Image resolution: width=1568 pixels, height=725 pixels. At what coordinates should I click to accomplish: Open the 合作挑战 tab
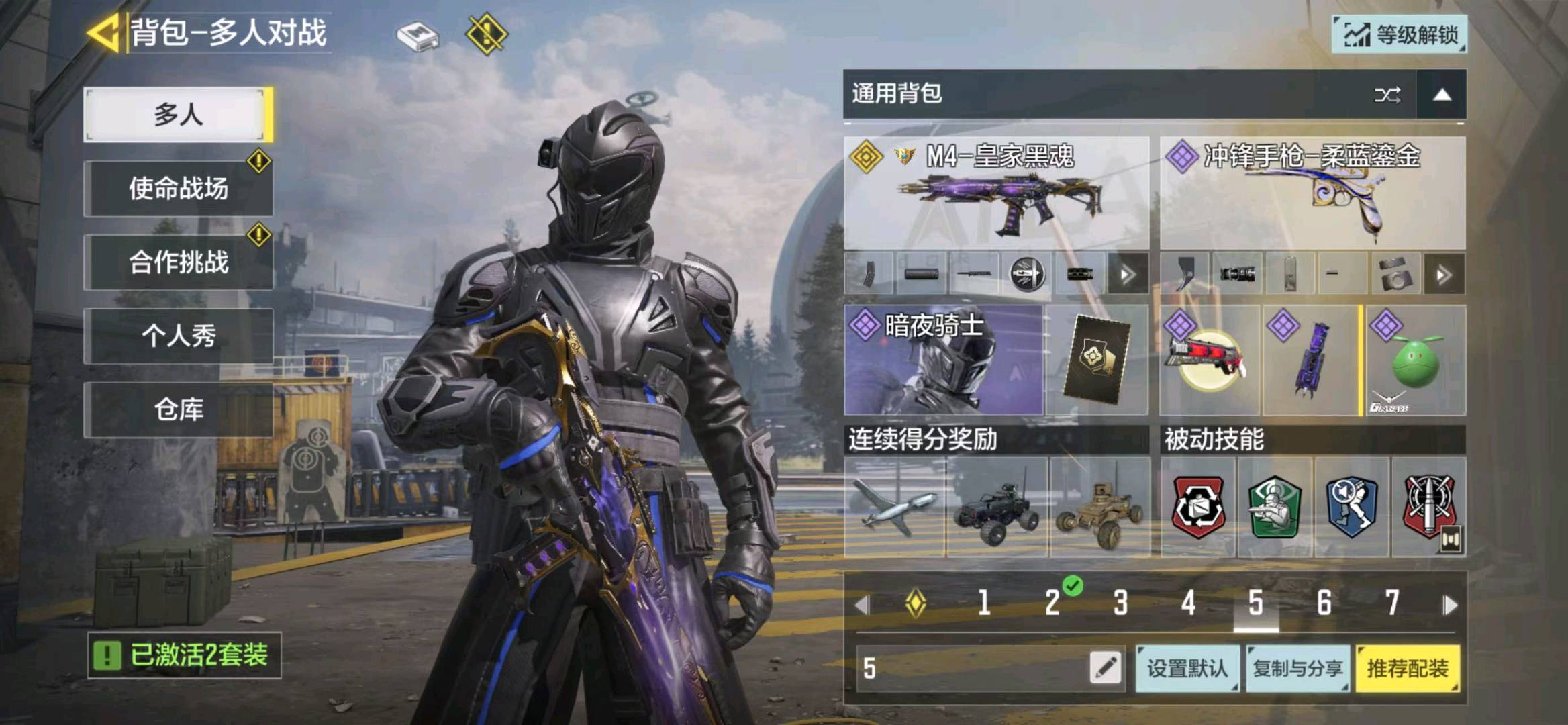(x=178, y=262)
